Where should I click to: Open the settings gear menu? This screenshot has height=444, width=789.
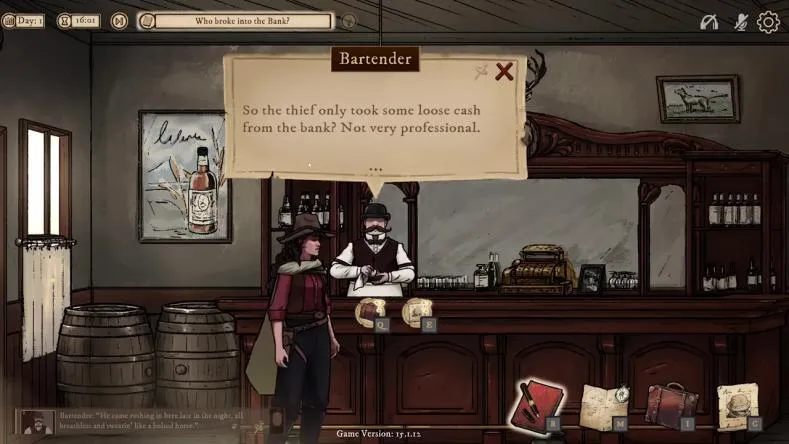[x=768, y=21]
